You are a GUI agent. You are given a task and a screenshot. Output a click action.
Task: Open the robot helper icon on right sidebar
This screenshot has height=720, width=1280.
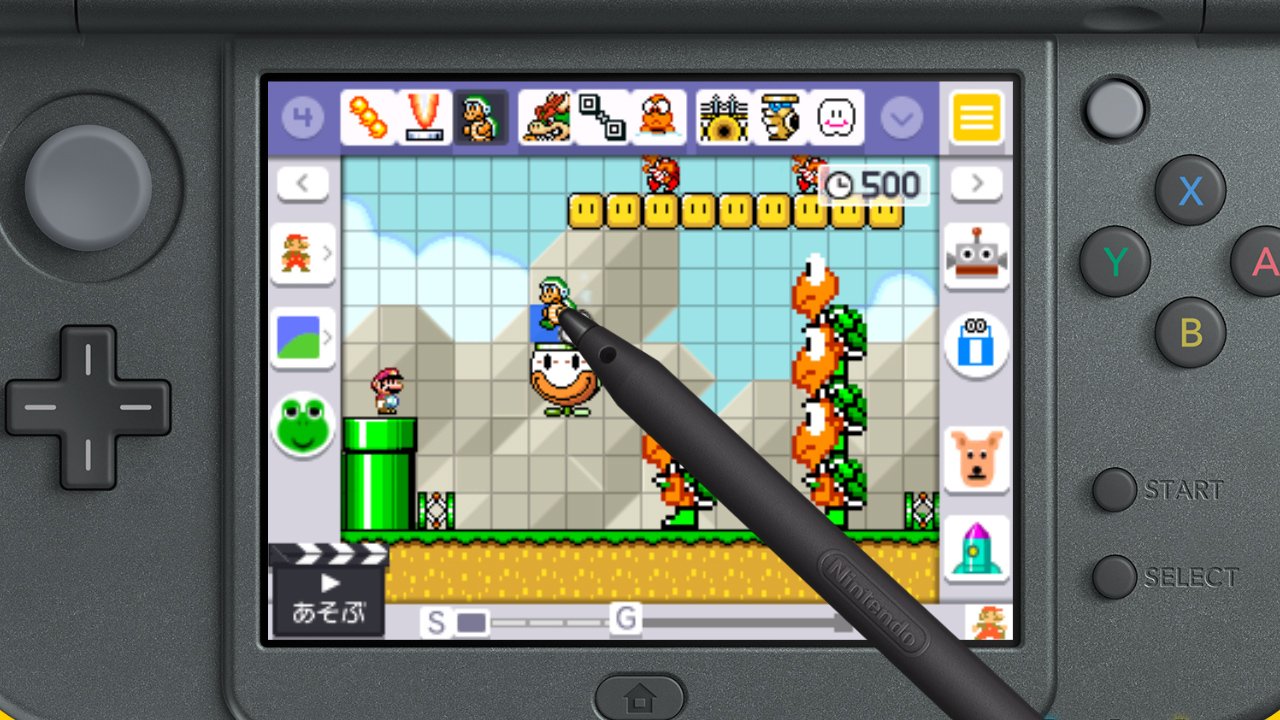pyautogui.click(x=977, y=256)
